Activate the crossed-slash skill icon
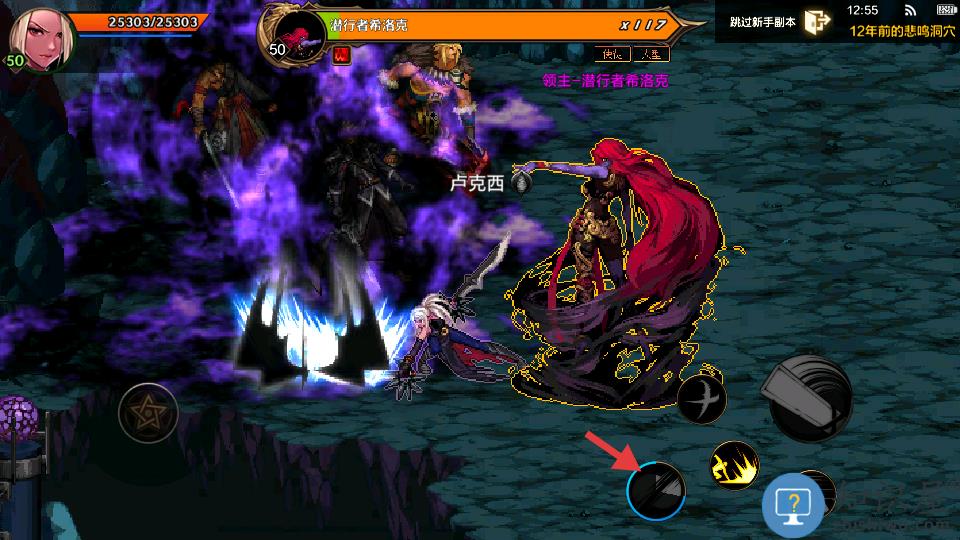The height and width of the screenshot is (540, 960). [x=701, y=399]
